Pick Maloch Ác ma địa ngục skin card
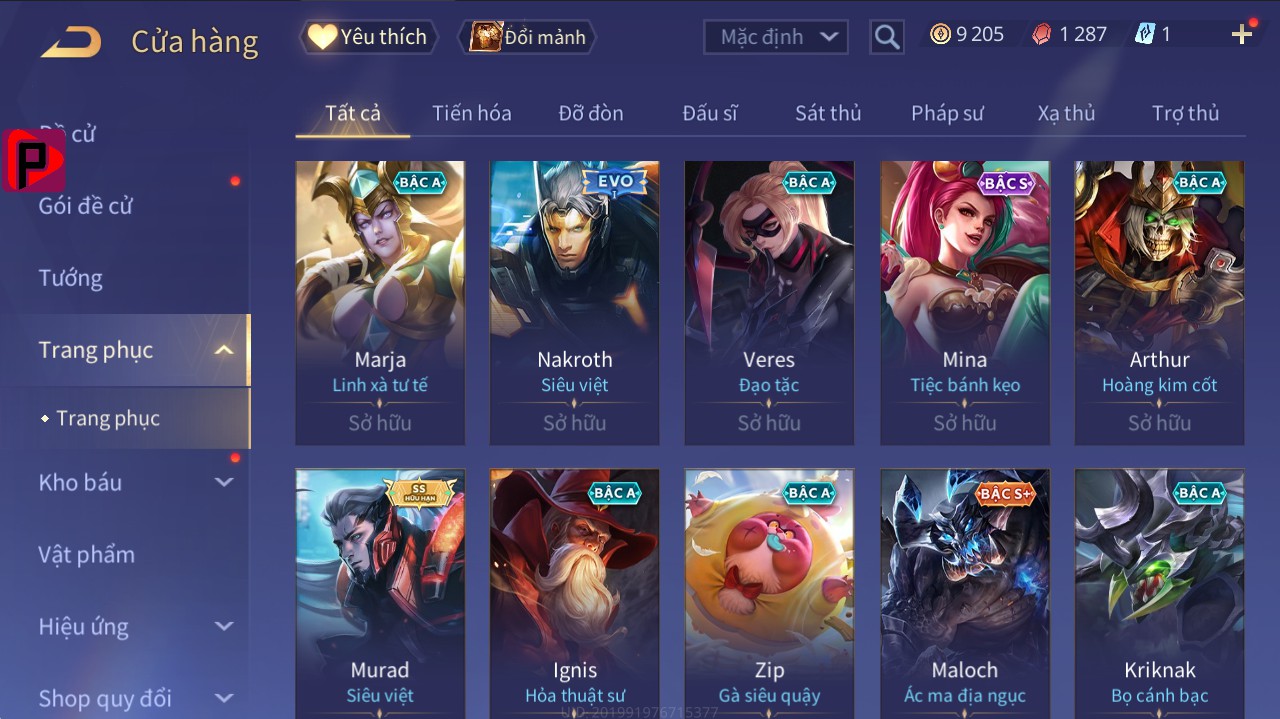The width and height of the screenshot is (1280, 719). pyautogui.click(x=964, y=592)
